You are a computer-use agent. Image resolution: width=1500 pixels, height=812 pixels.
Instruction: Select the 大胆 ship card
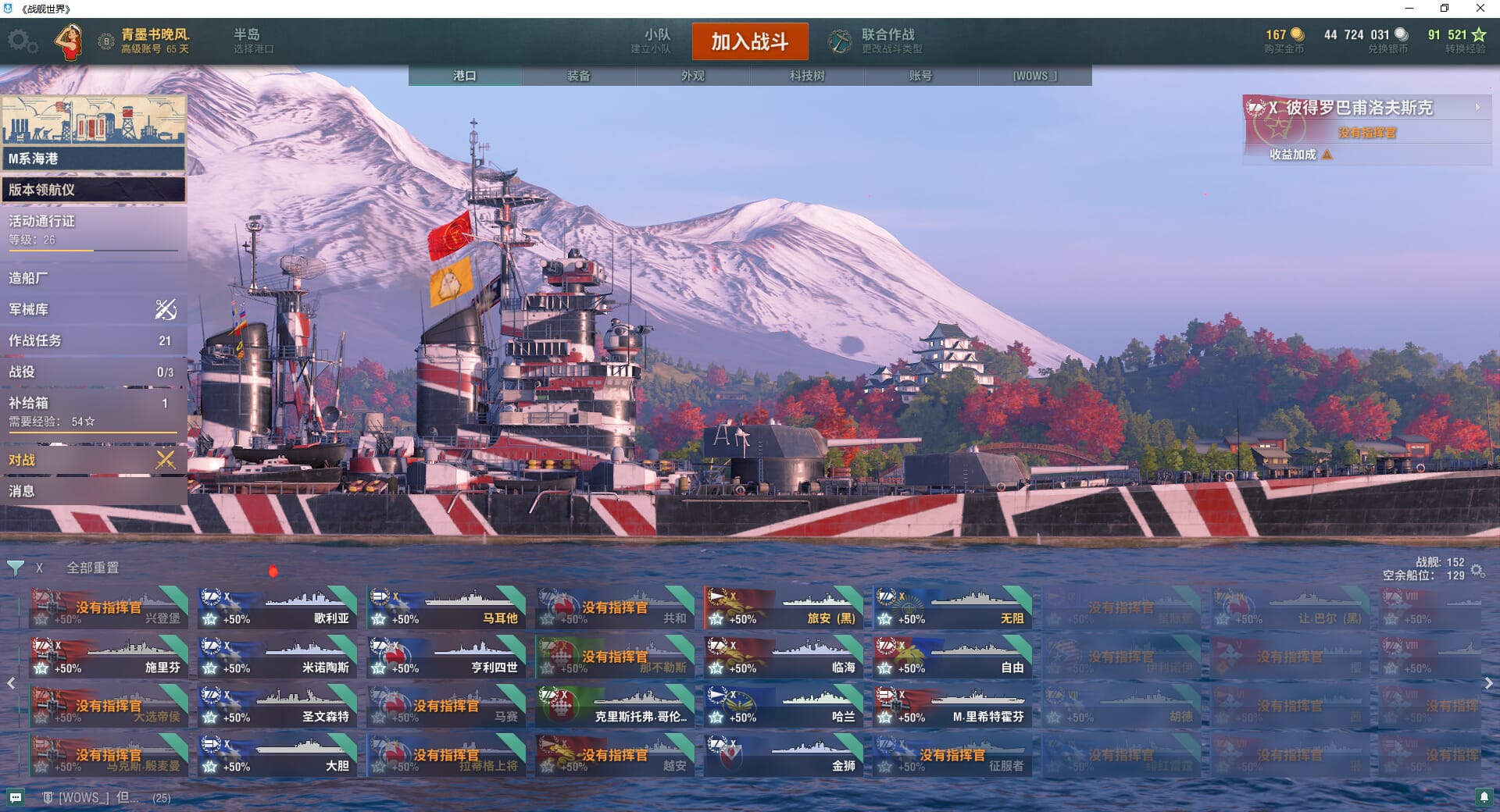pyautogui.click(x=277, y=756)
